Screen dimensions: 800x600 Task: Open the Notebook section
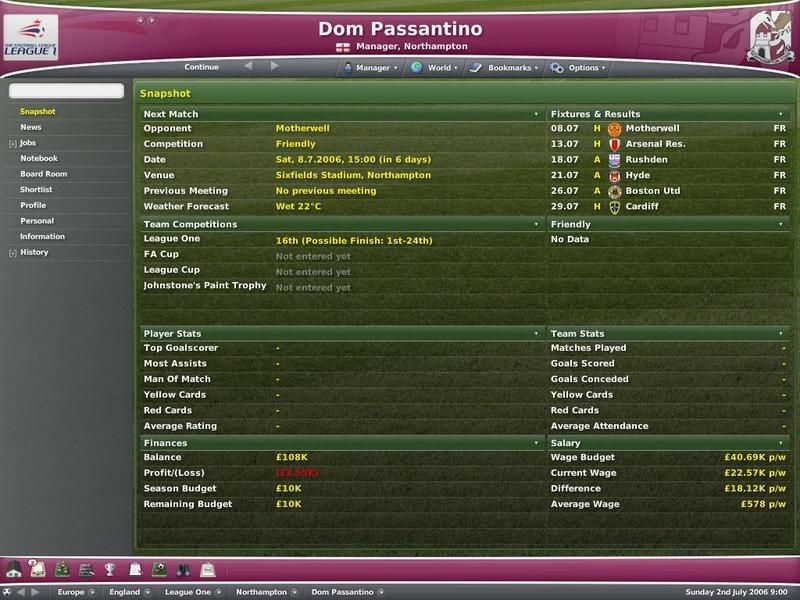pos(39,158)
